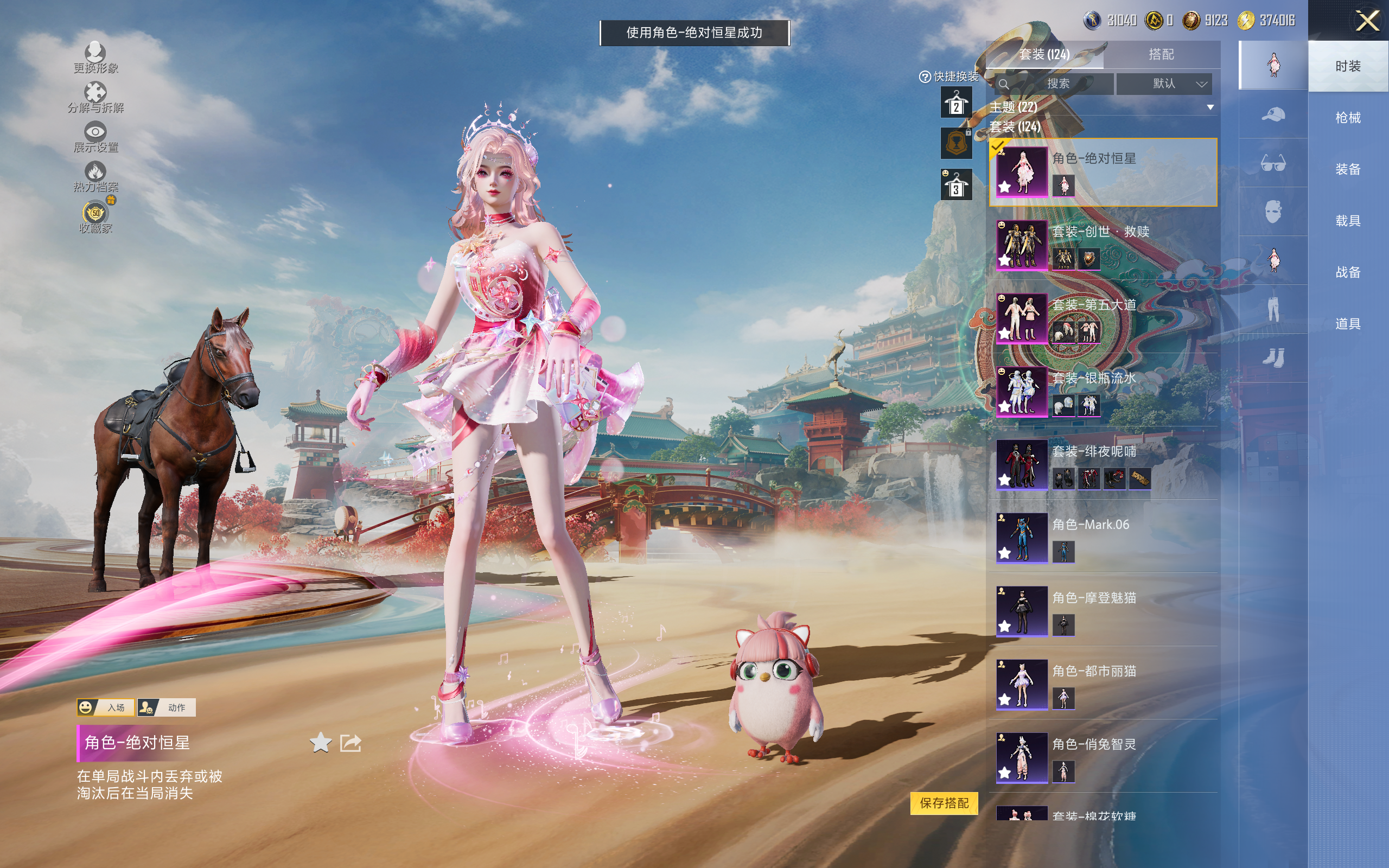Viewport: 1389px width, 868px height.
Task: Open the 载具 category
Action: (1348, 221)
